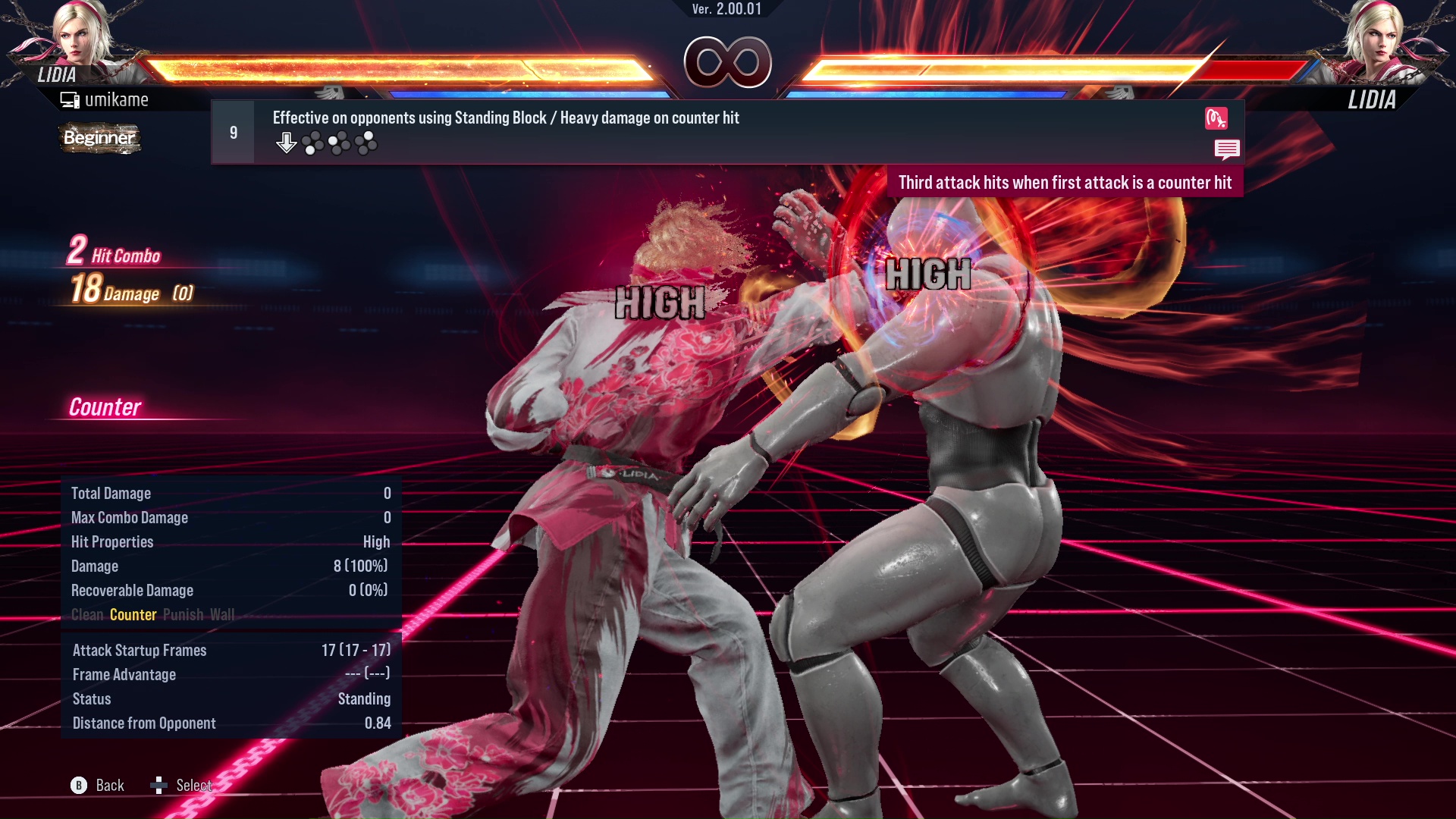Open the comment speech bubble icon
This screenshot has height=819, width=1456.
(1228, 149)
